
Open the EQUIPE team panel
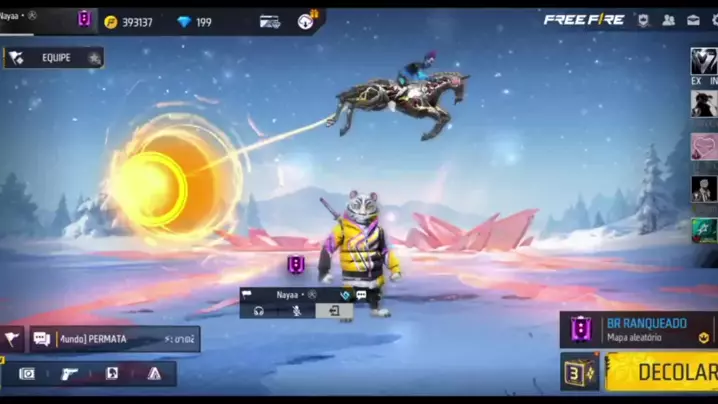[55, 58]
